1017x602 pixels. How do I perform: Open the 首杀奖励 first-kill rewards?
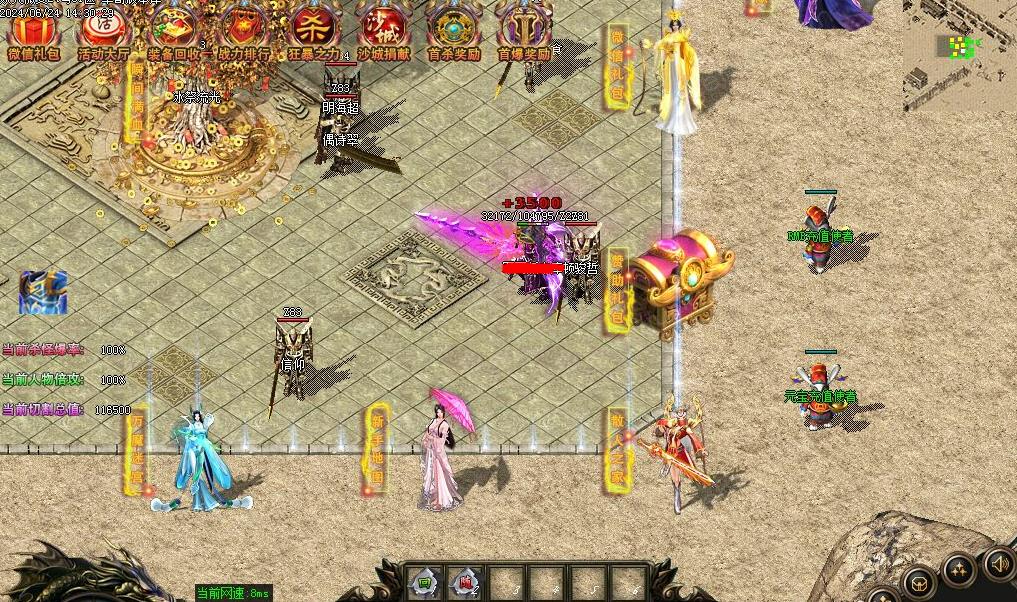(453, 30)
